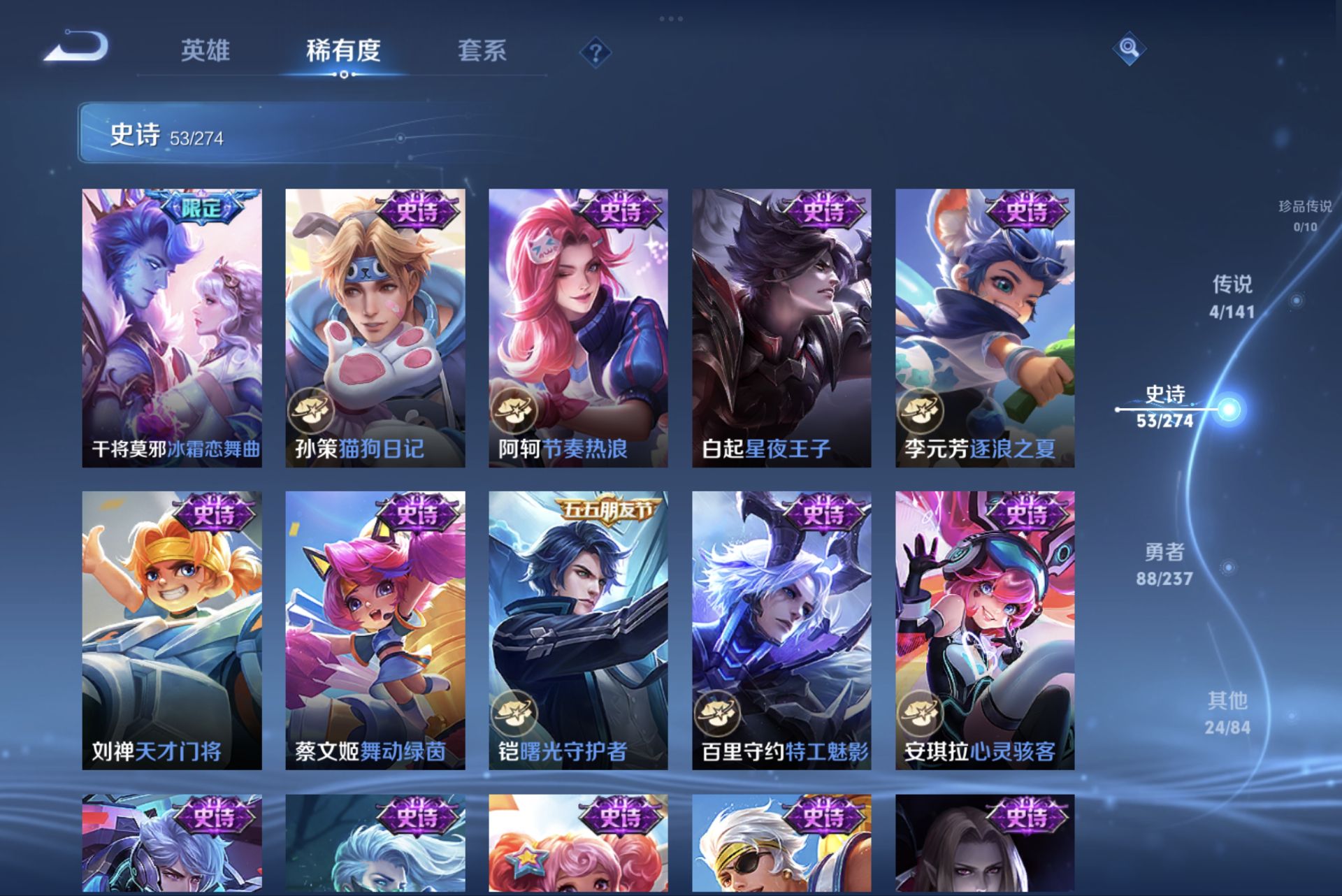Select the 传说 4/141 rarity category

(1233, 297)
